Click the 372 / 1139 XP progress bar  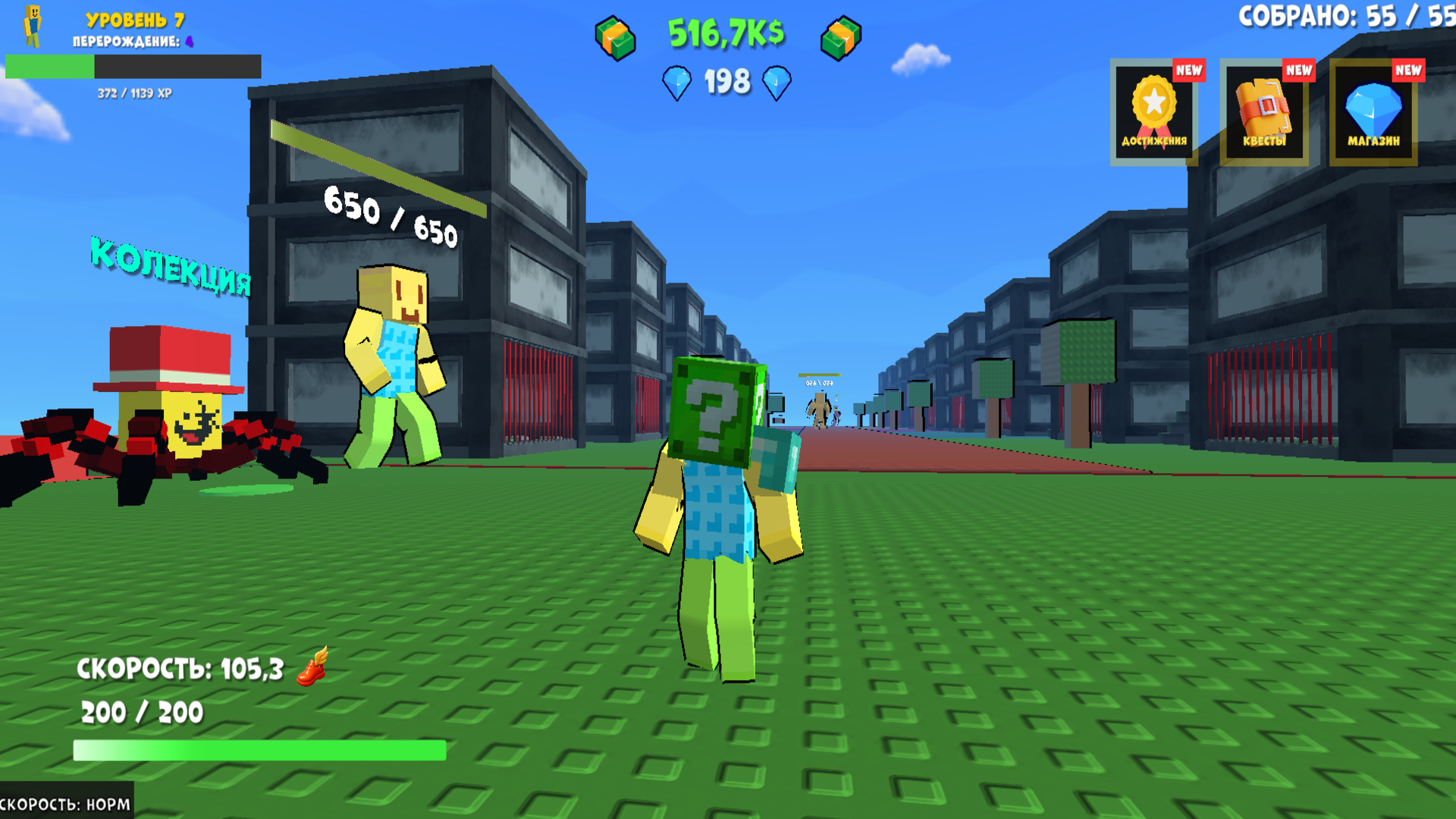(x=133, y=70)
